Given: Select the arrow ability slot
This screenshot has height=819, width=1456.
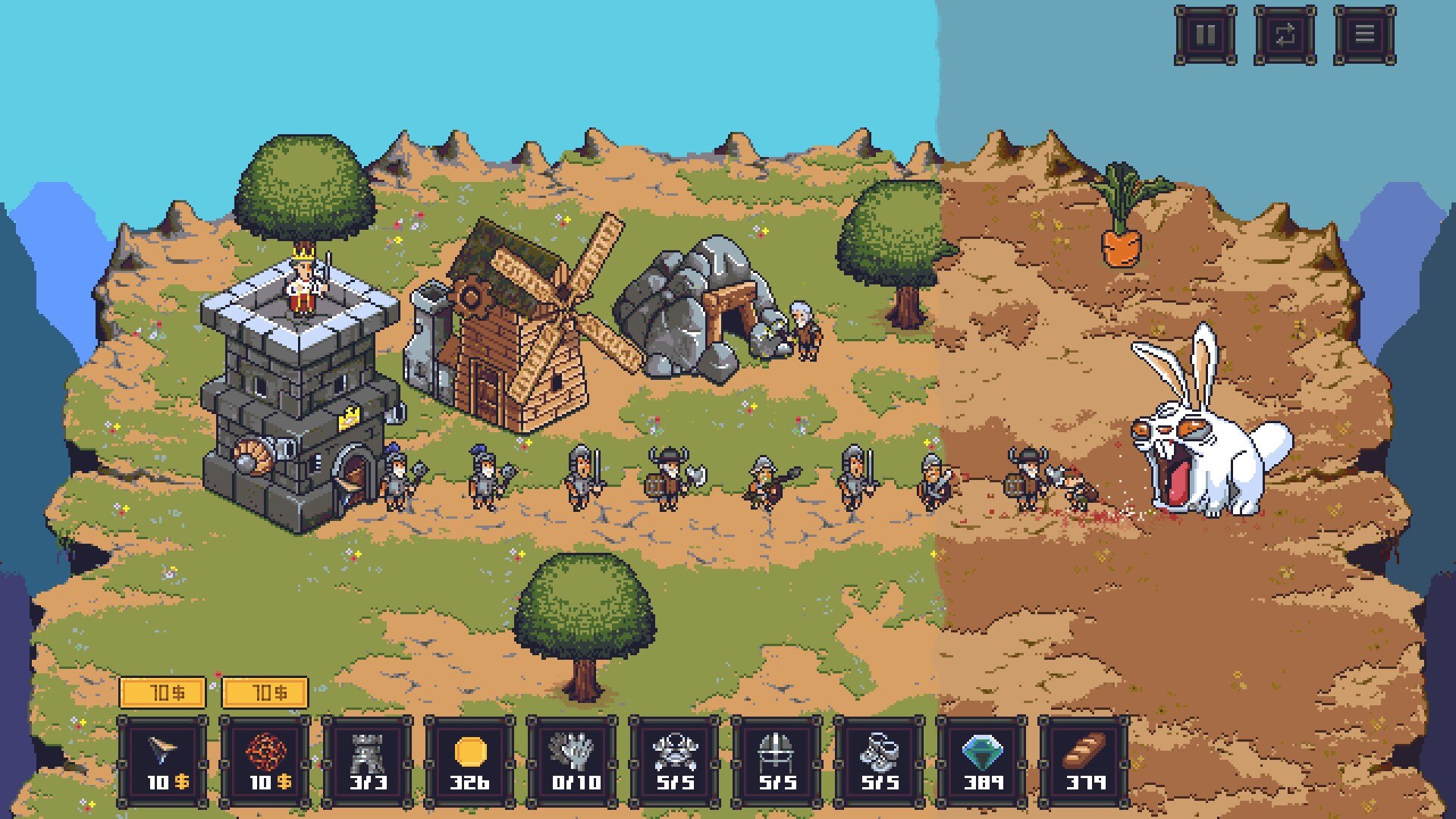Looking at the screenshot, I should tap(162, 761).
